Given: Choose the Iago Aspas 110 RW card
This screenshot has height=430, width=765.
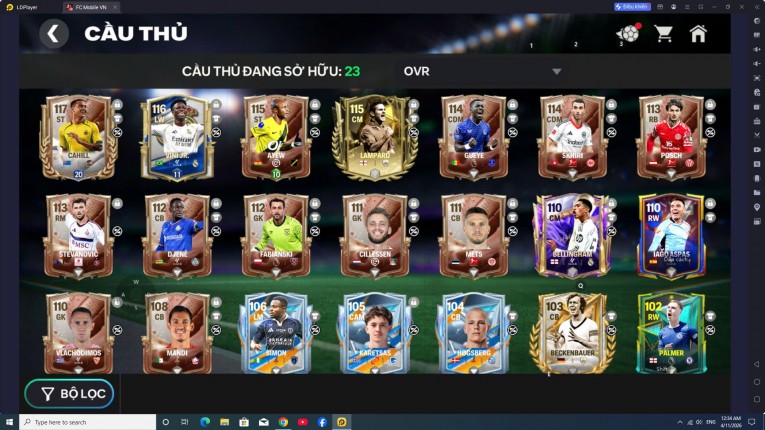Looking at the screenshot, I should [670, 236].
